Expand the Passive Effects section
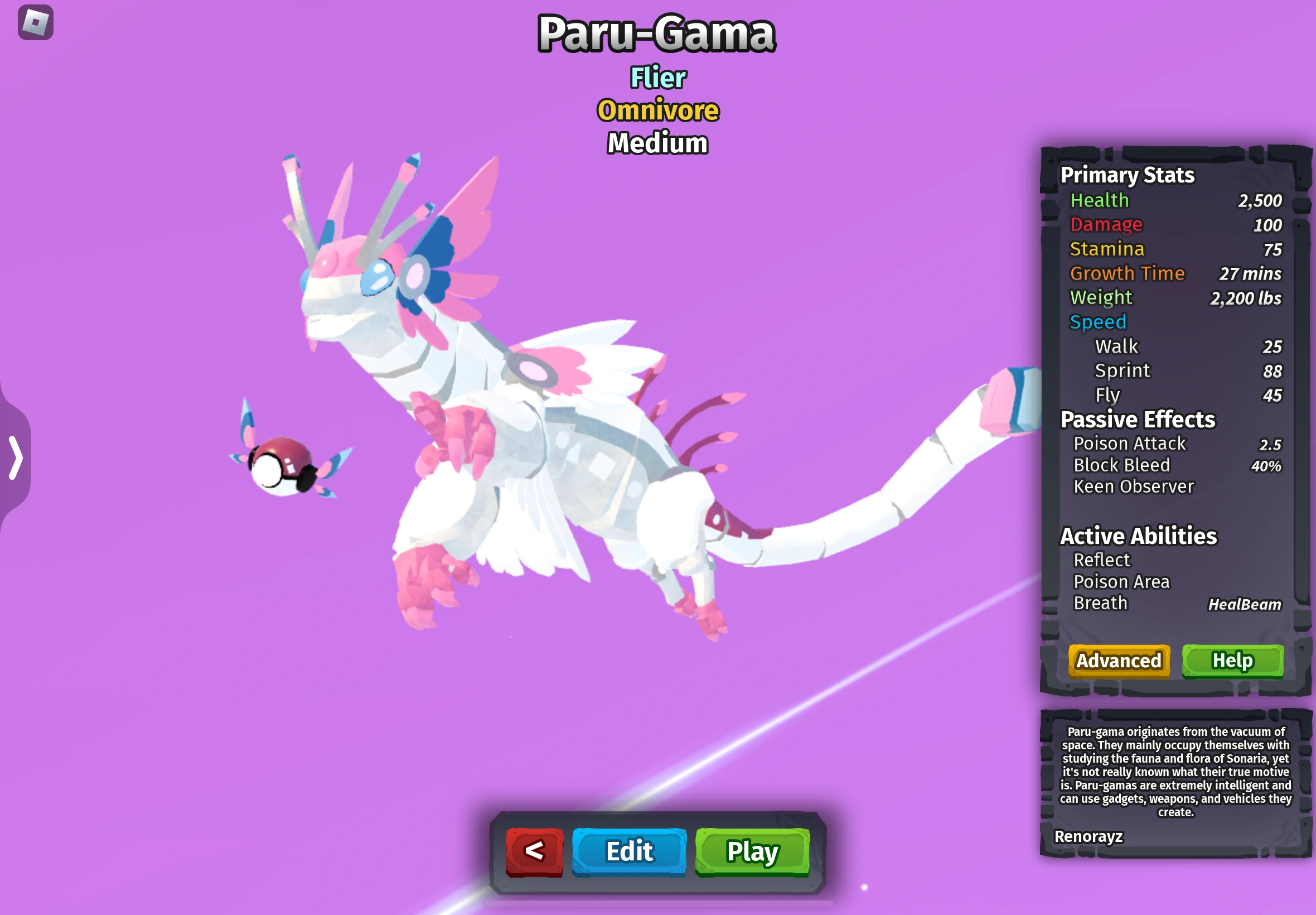This screenshot has height=915, width=1316. point(1138,419)
